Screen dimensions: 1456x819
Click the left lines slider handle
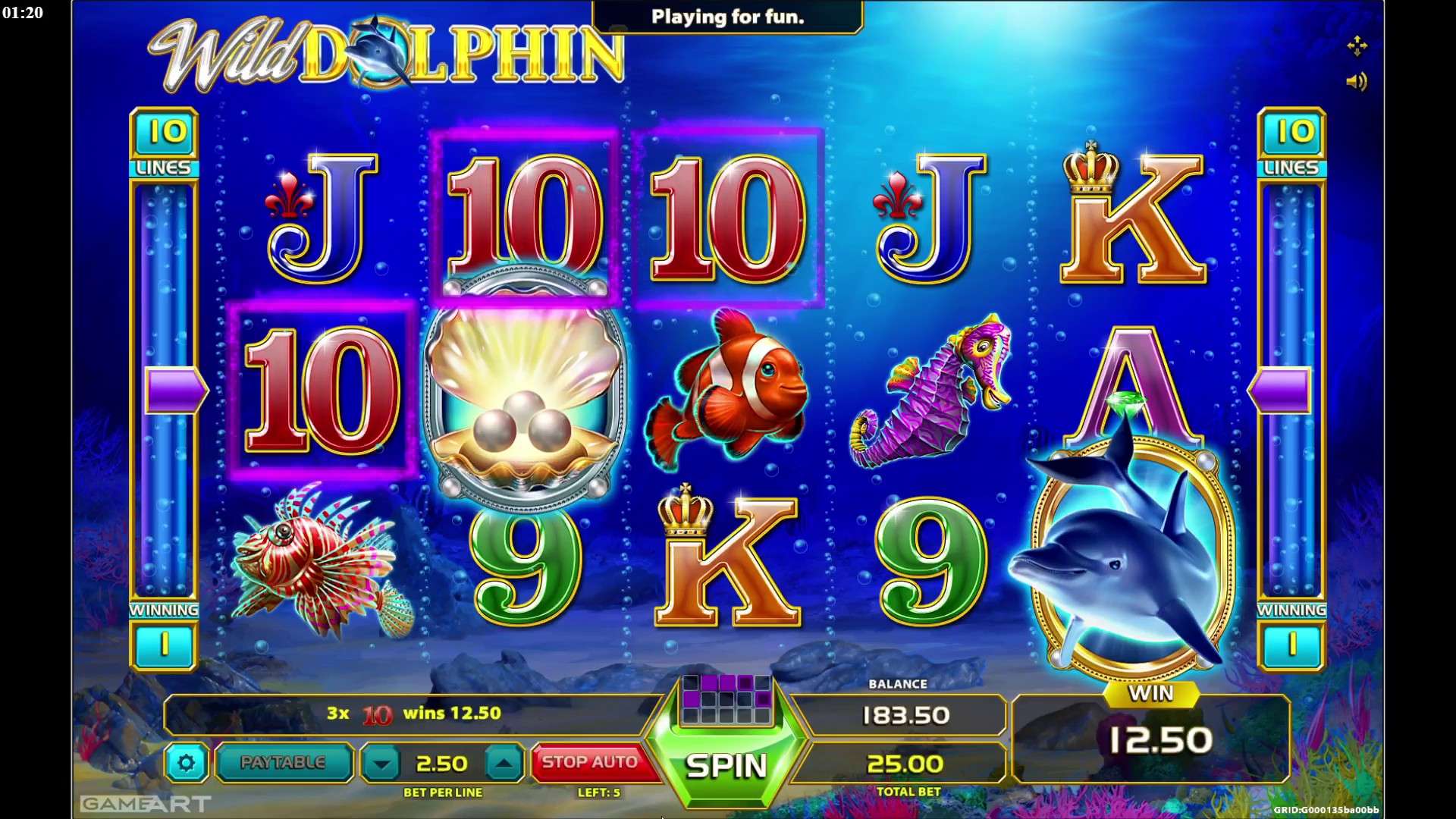pyautogui.click(x=175, y=391)
